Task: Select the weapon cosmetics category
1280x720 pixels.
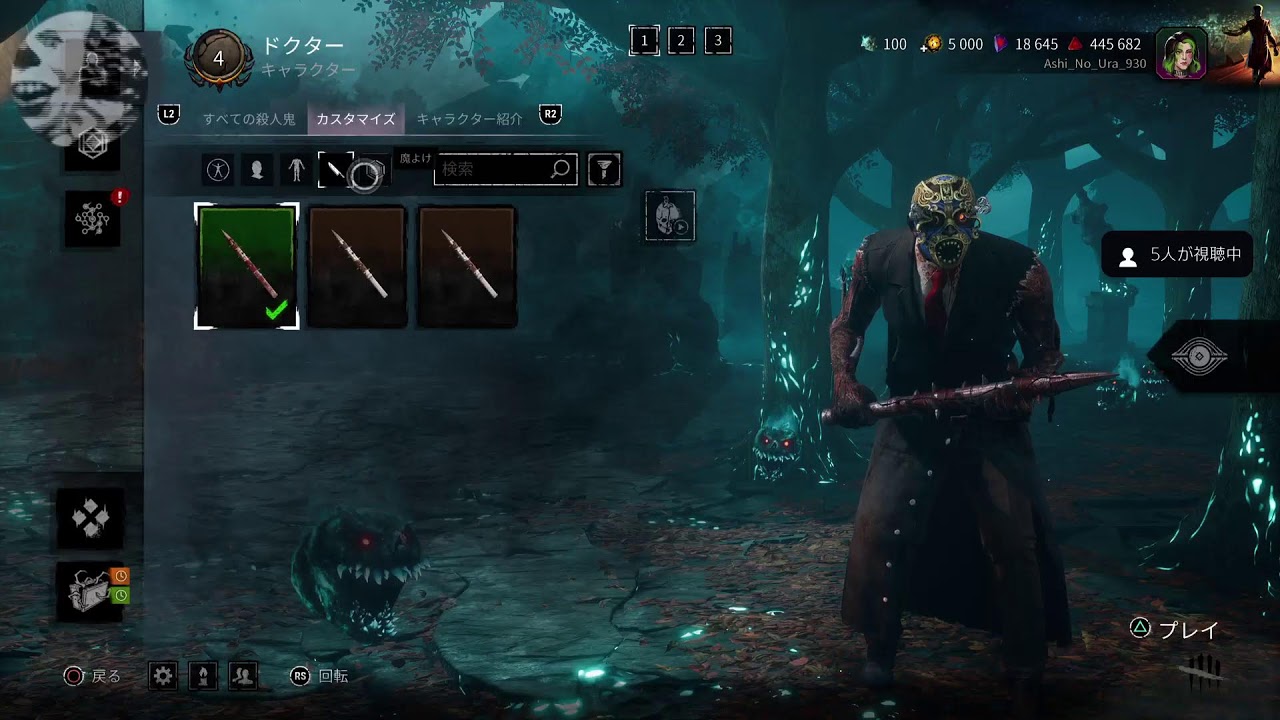Action: [x=335, y=170]
